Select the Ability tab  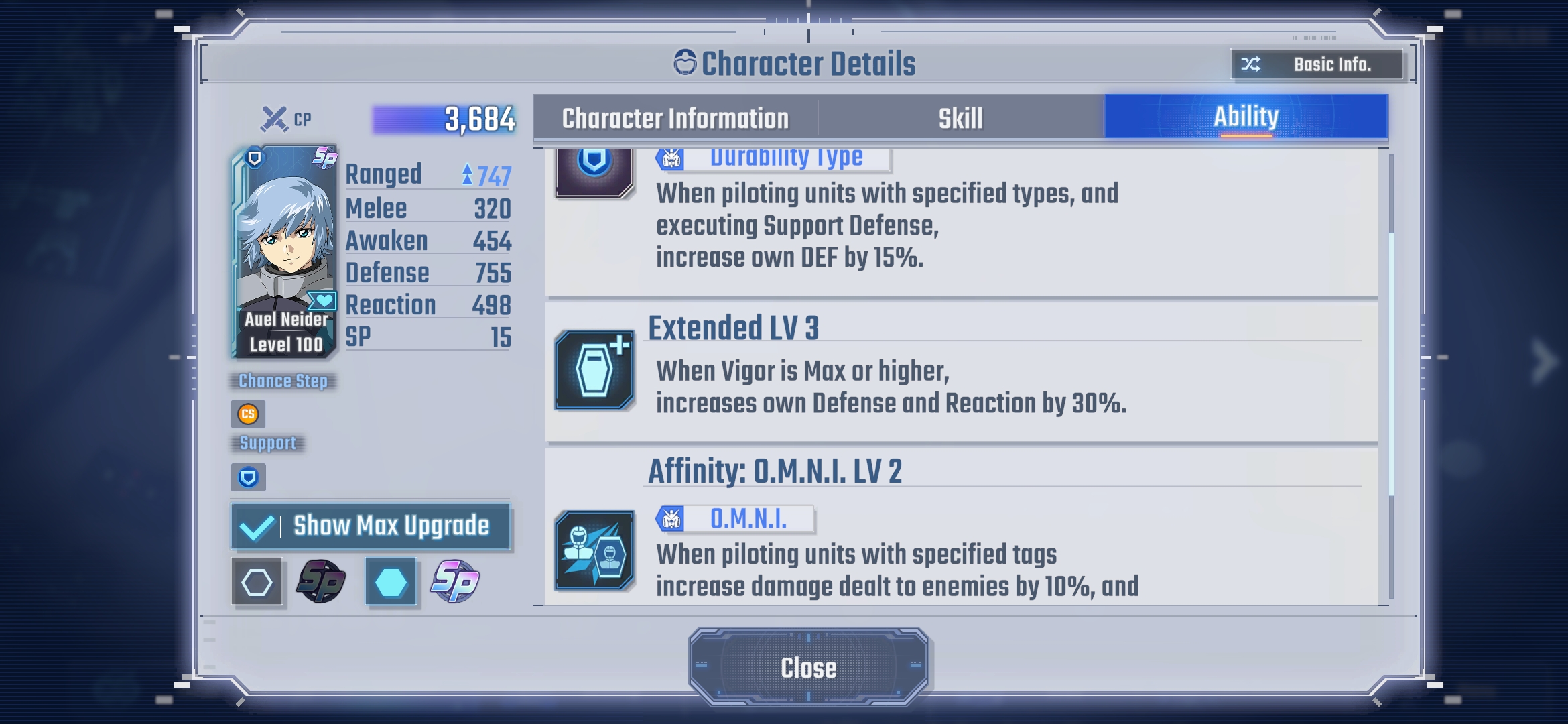(1246, 117)
